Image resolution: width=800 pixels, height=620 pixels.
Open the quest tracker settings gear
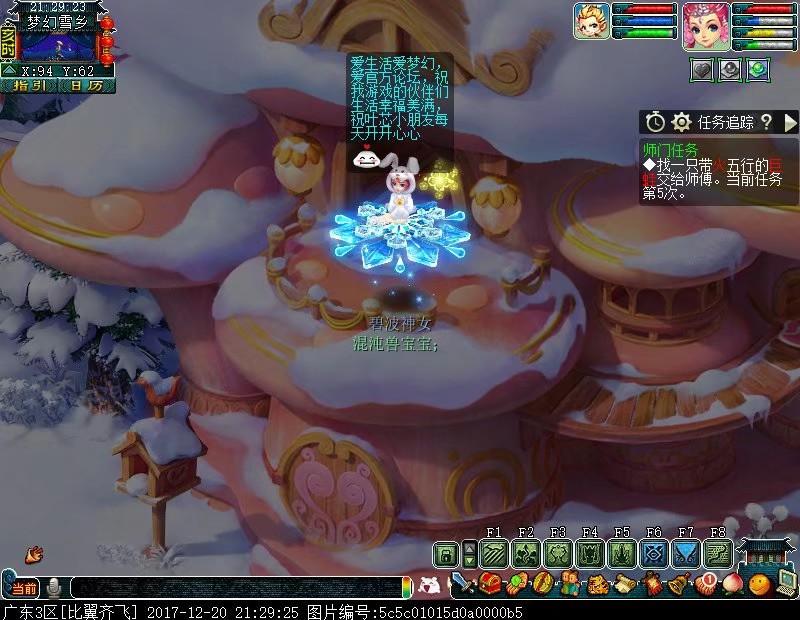click(x=682, y=122)
